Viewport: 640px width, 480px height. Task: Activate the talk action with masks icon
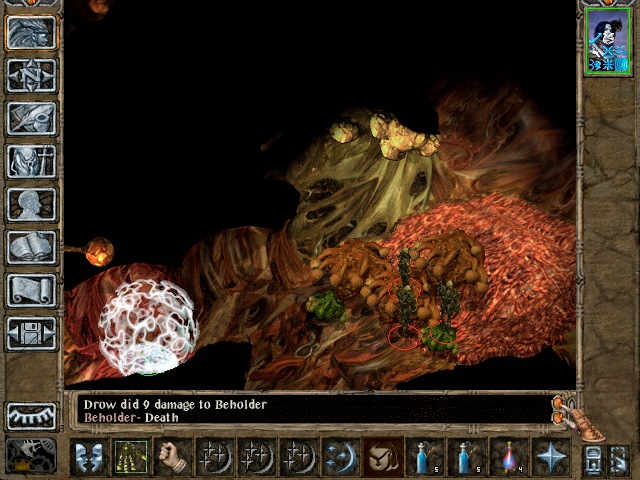point(88,458)
